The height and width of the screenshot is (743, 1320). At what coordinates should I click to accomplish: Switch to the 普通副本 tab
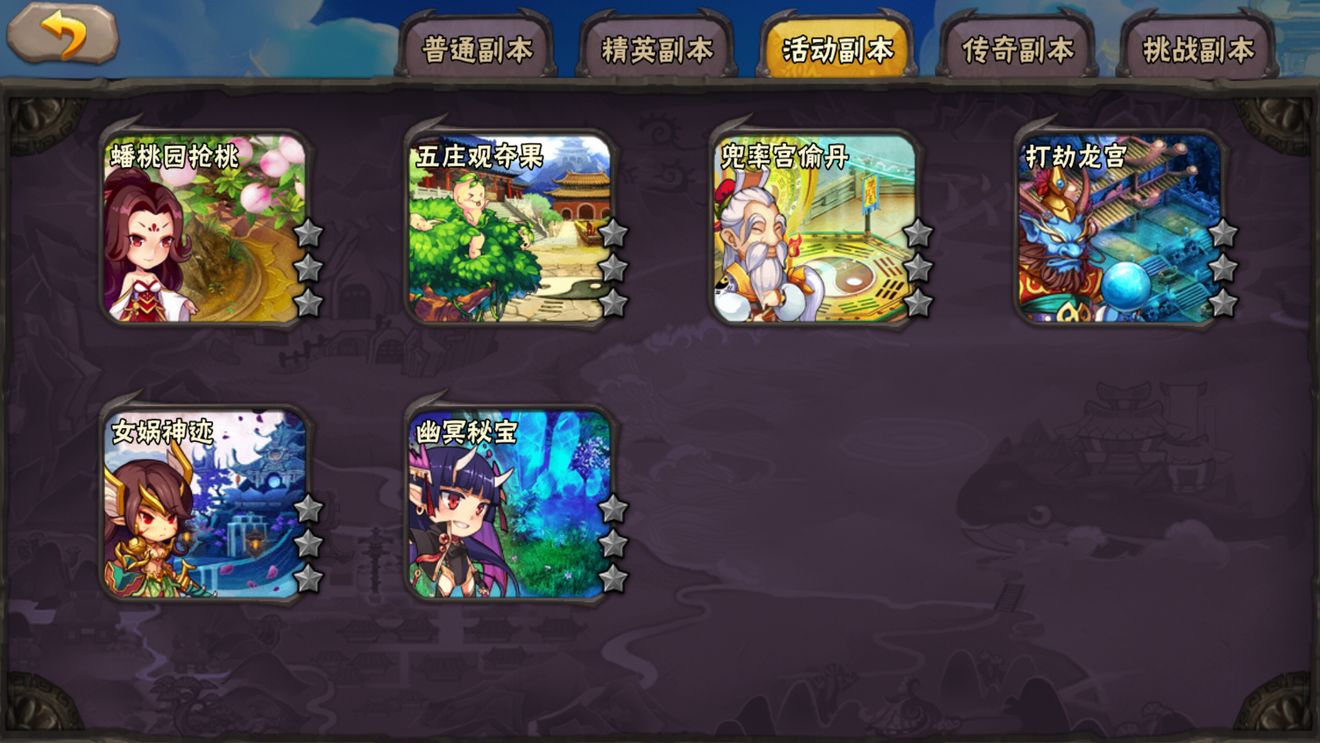[x=479, y=45]
